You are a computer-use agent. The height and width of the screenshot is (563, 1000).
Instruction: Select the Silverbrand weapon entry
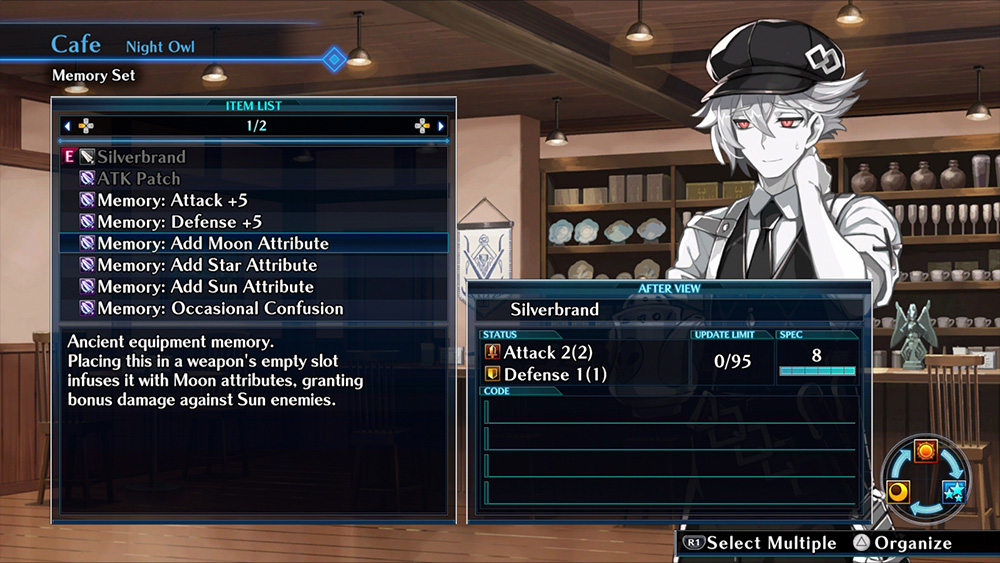click(141, 157)
